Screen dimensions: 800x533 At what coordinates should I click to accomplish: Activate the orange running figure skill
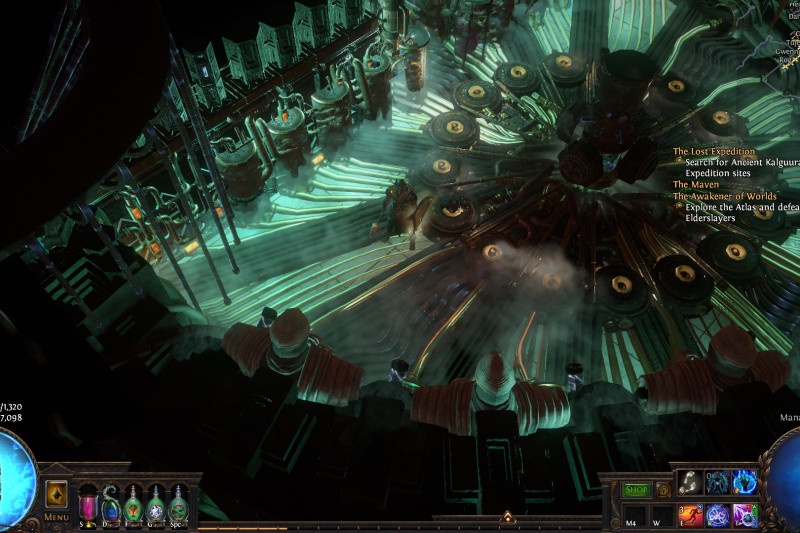[x=690, y=515]
